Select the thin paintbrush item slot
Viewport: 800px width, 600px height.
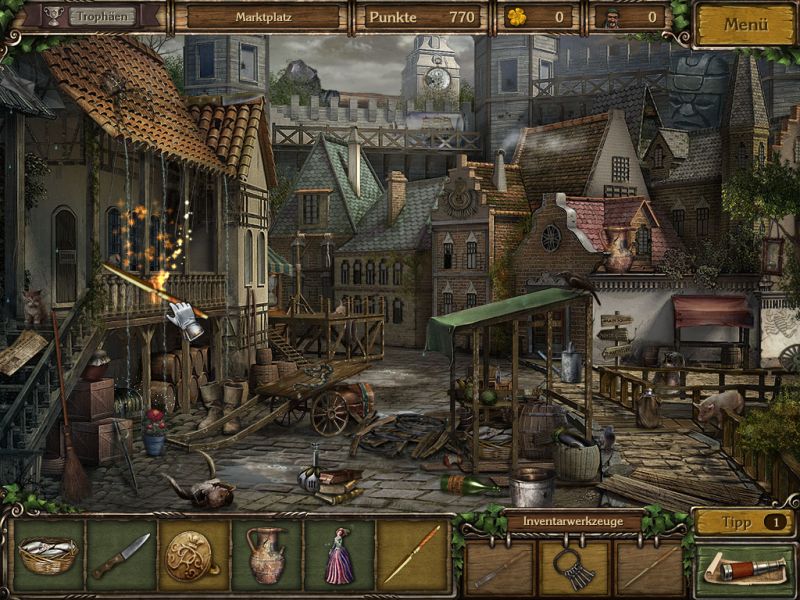412,555
